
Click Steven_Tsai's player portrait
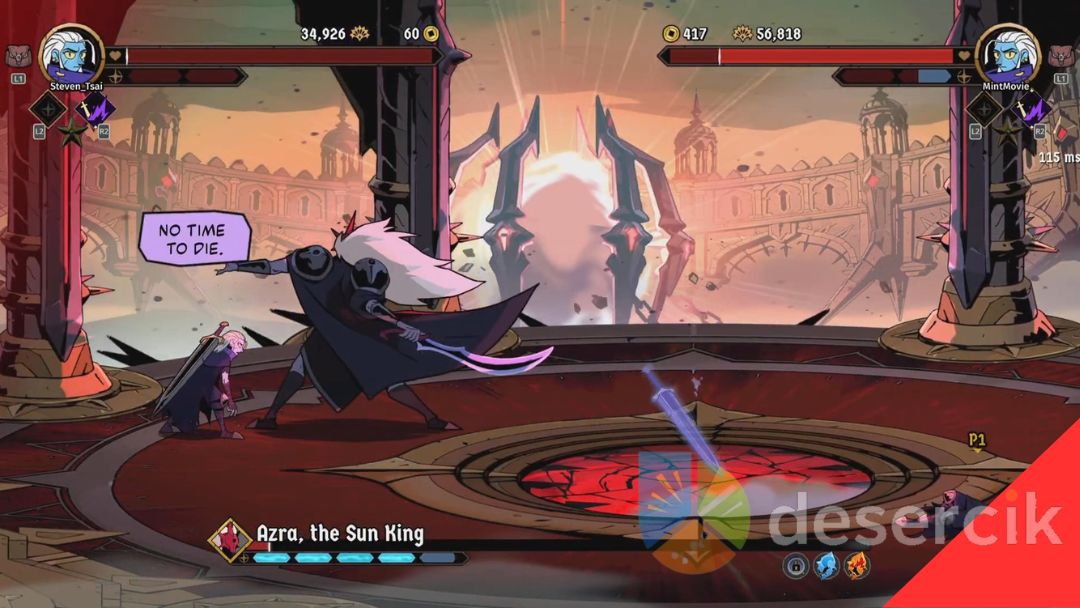[72, 54]
